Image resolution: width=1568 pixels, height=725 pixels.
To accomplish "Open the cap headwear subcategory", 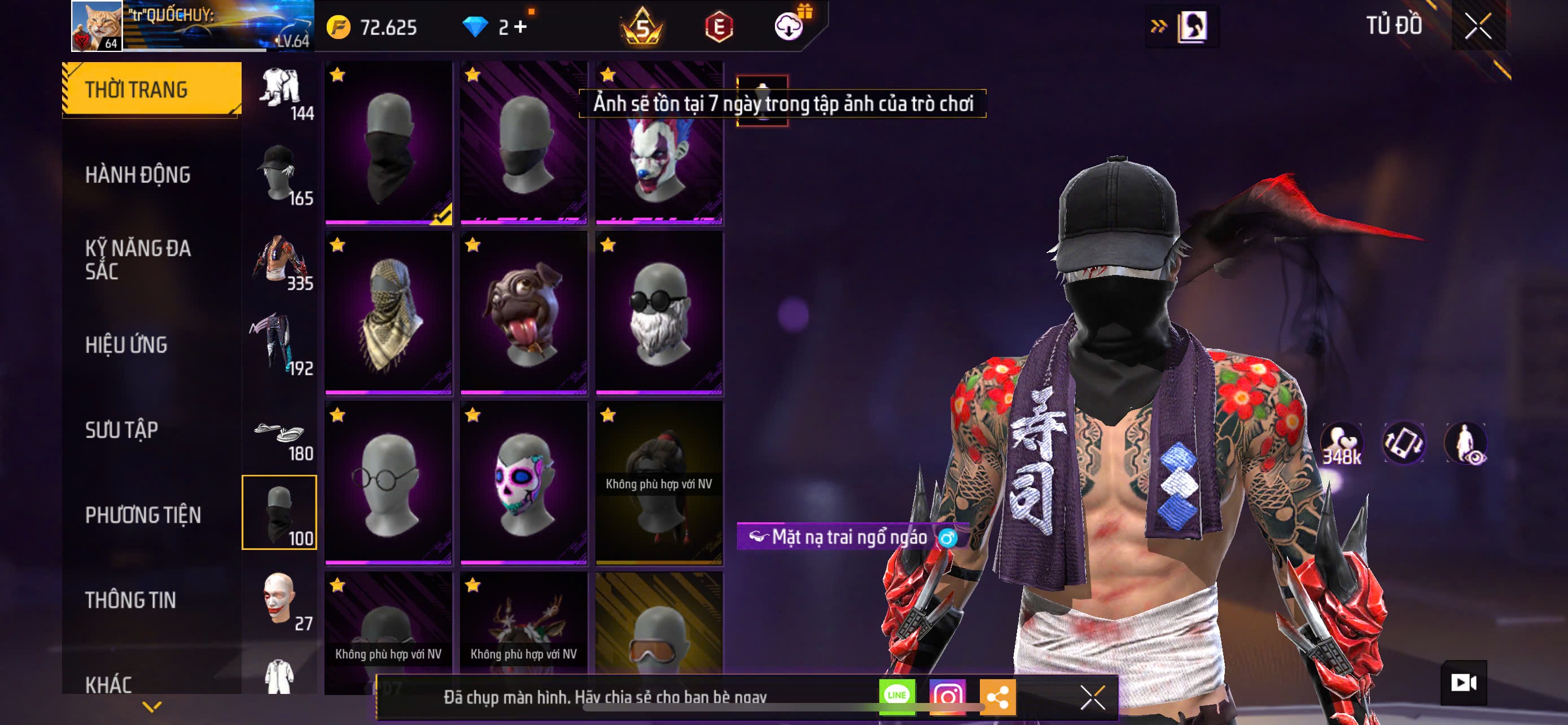I will point(279,174).
